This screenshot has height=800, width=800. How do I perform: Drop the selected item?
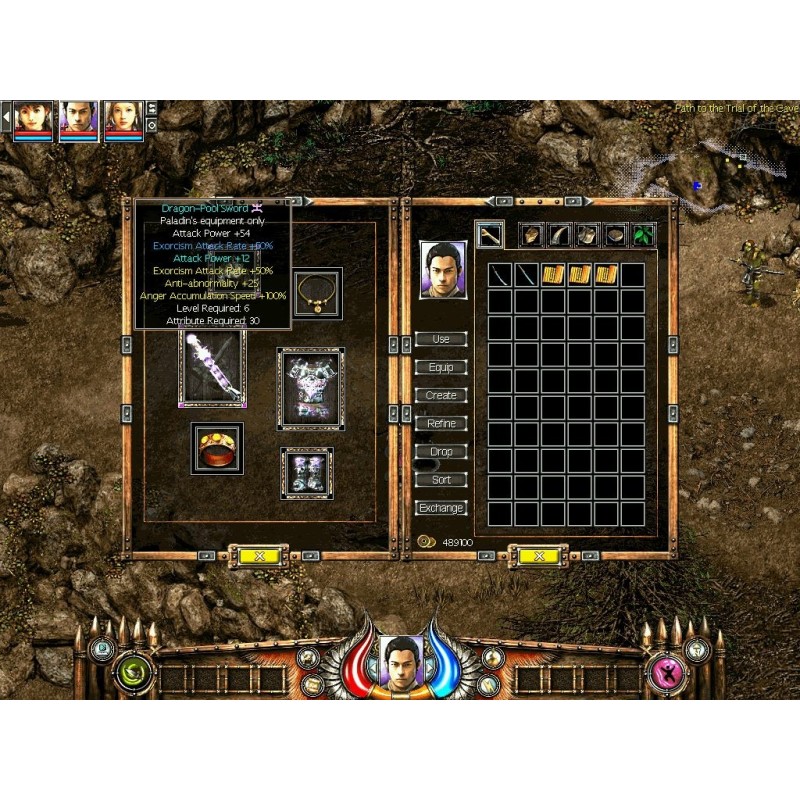pos(441,451)
